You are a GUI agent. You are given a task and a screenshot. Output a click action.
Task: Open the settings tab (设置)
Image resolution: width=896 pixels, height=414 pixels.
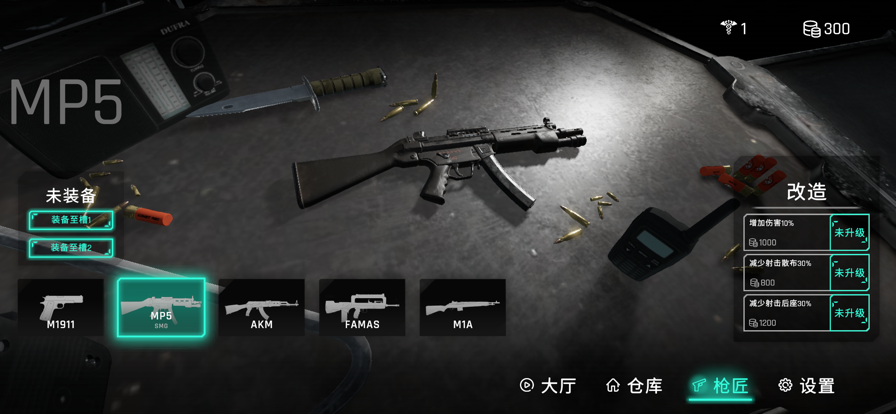click(806, 386)
